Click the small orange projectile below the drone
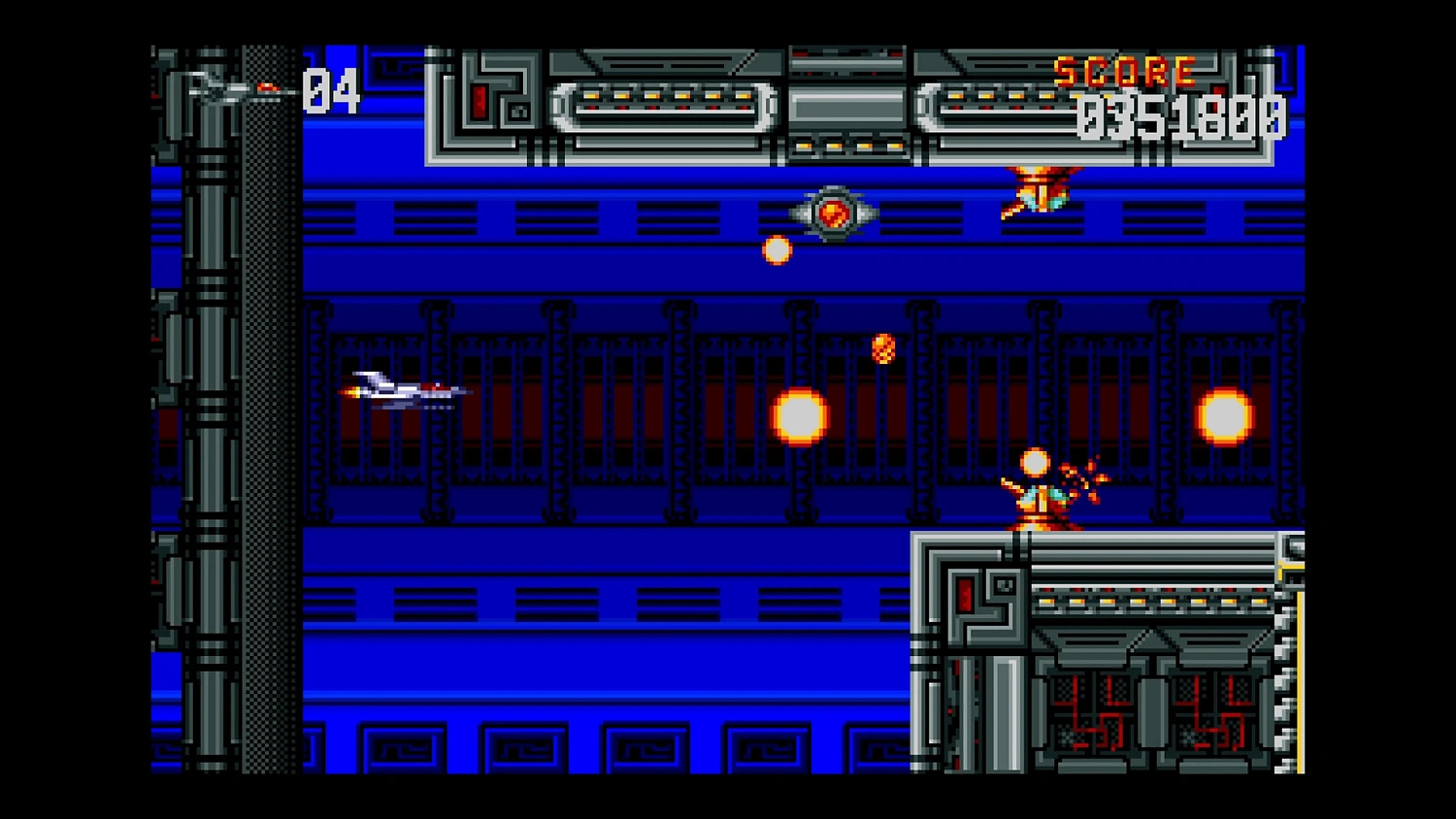1456x819 pixels. tap(777, 250)
